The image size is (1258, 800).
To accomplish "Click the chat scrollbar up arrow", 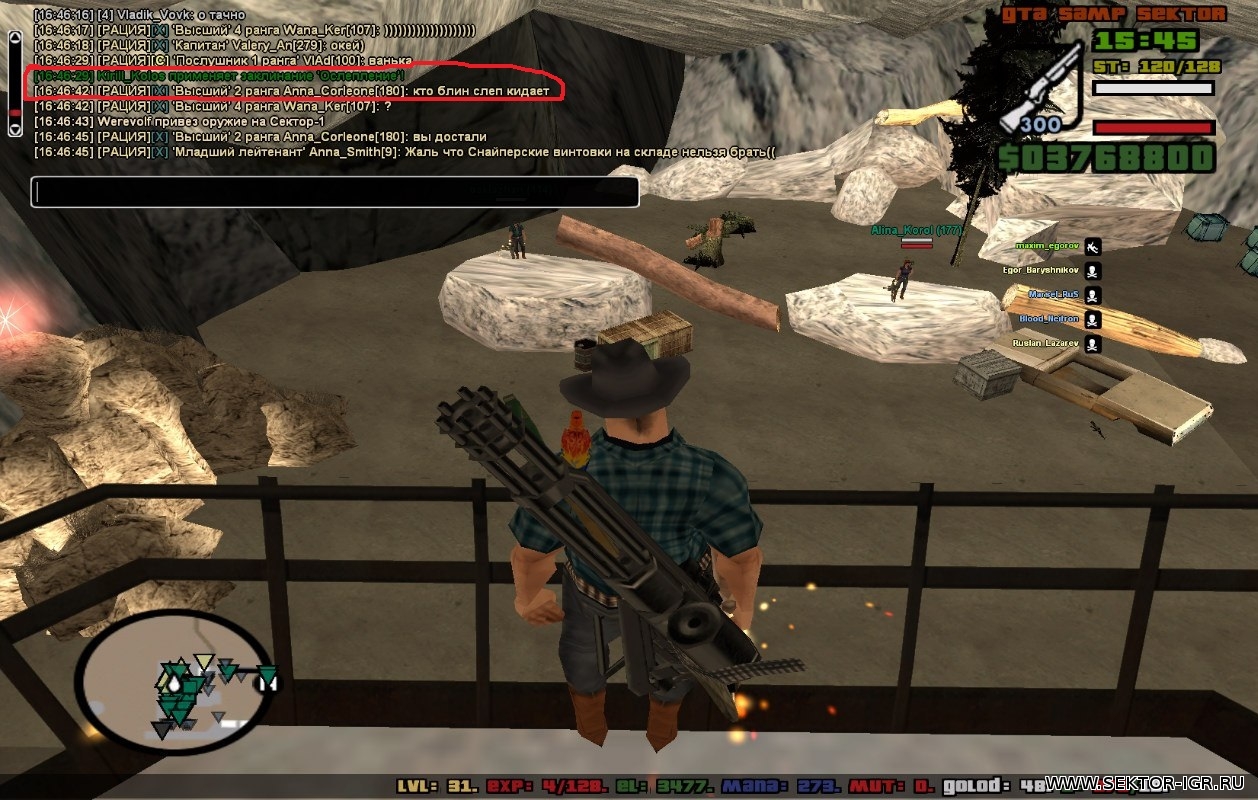I will (x=14, y=38).
